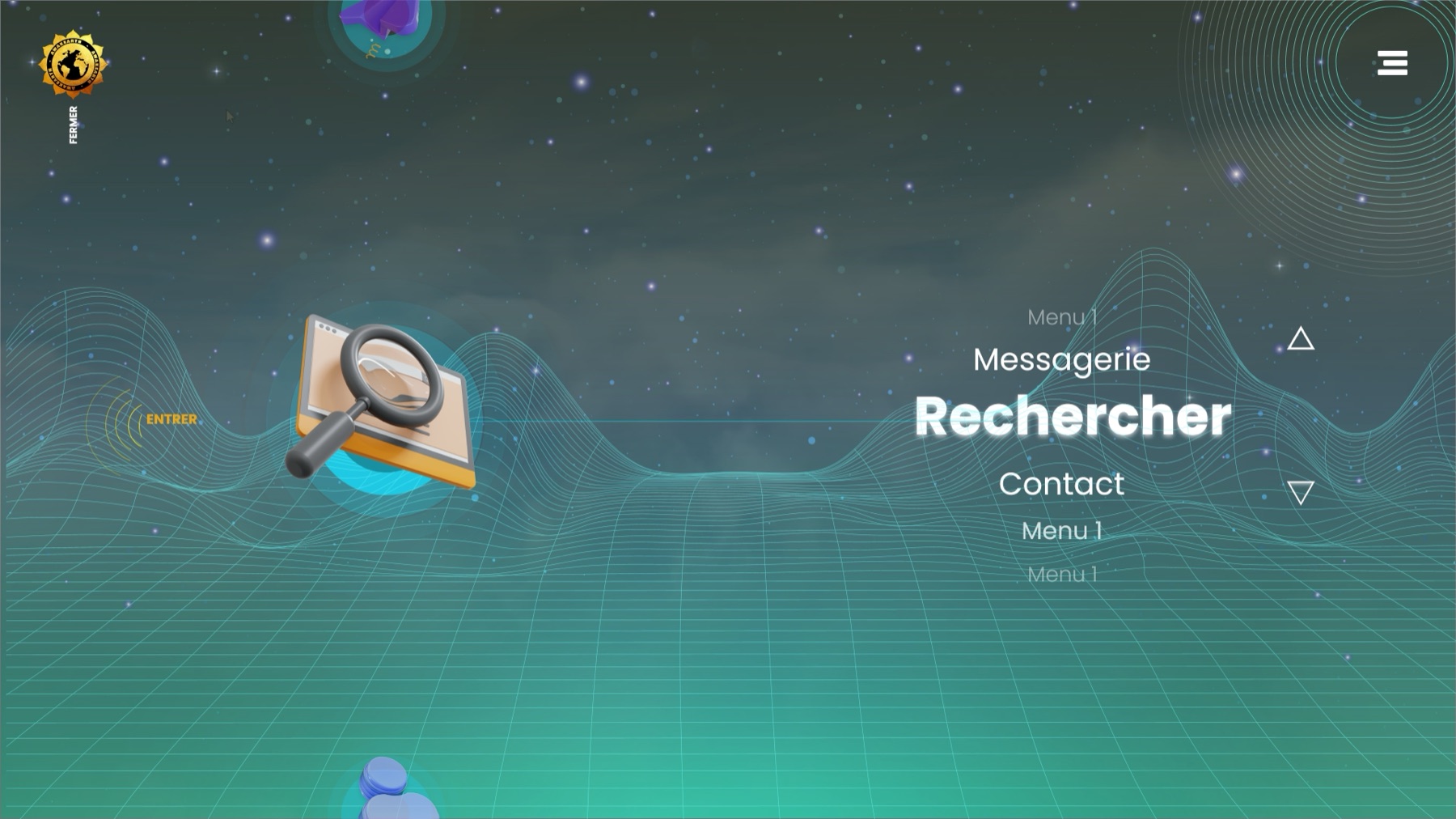Open the Contact page link
The image size is (1456, 819).
click(1061, 484)
